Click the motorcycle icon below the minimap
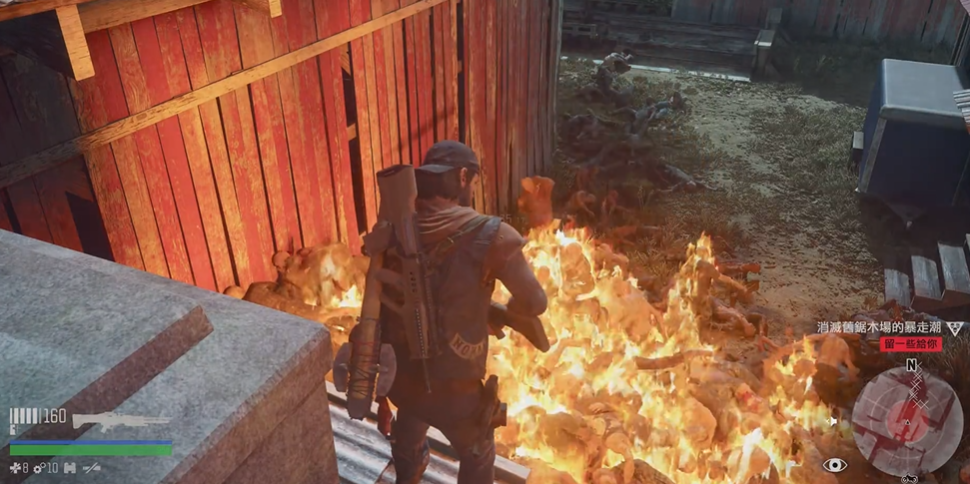Image resolution: width=970 pixels, height=484 pixels. click(908, 479)
